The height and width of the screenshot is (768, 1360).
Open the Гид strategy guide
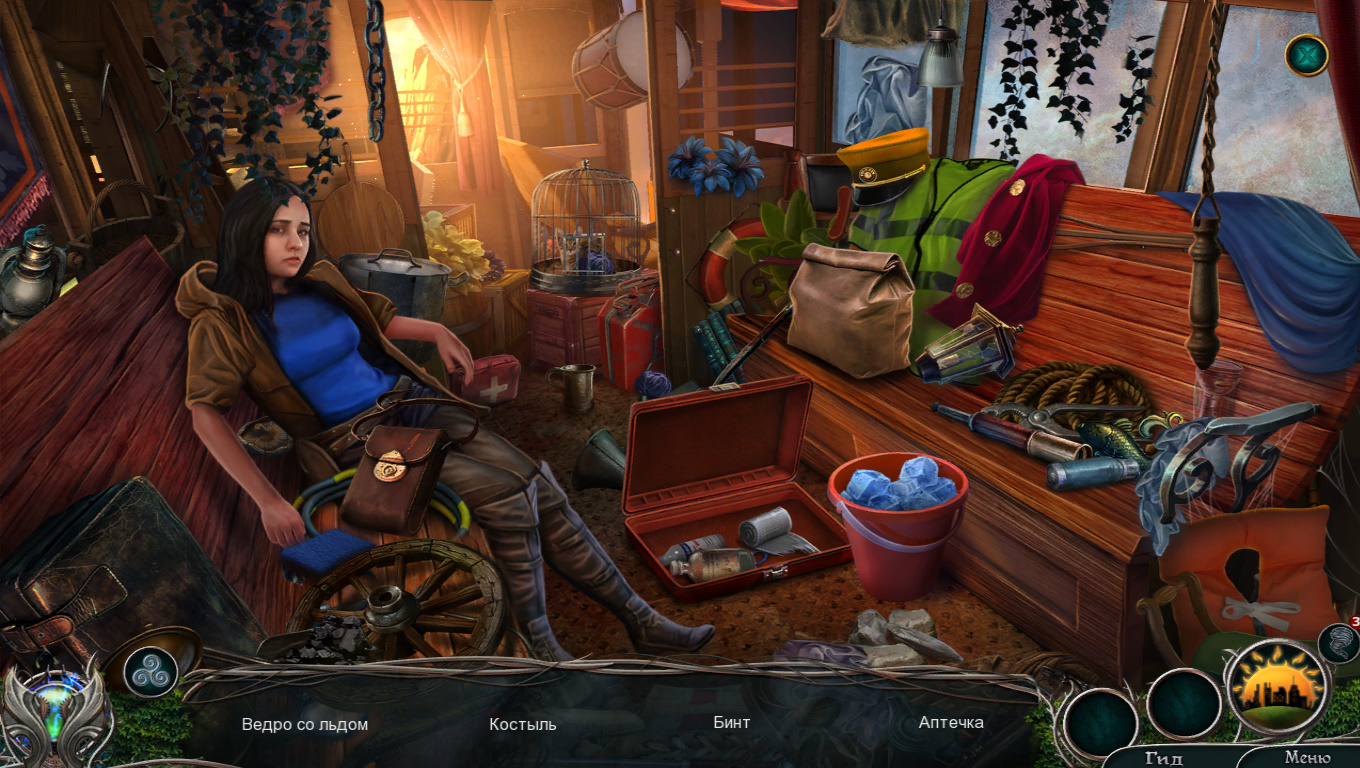tap(1164, 757)
